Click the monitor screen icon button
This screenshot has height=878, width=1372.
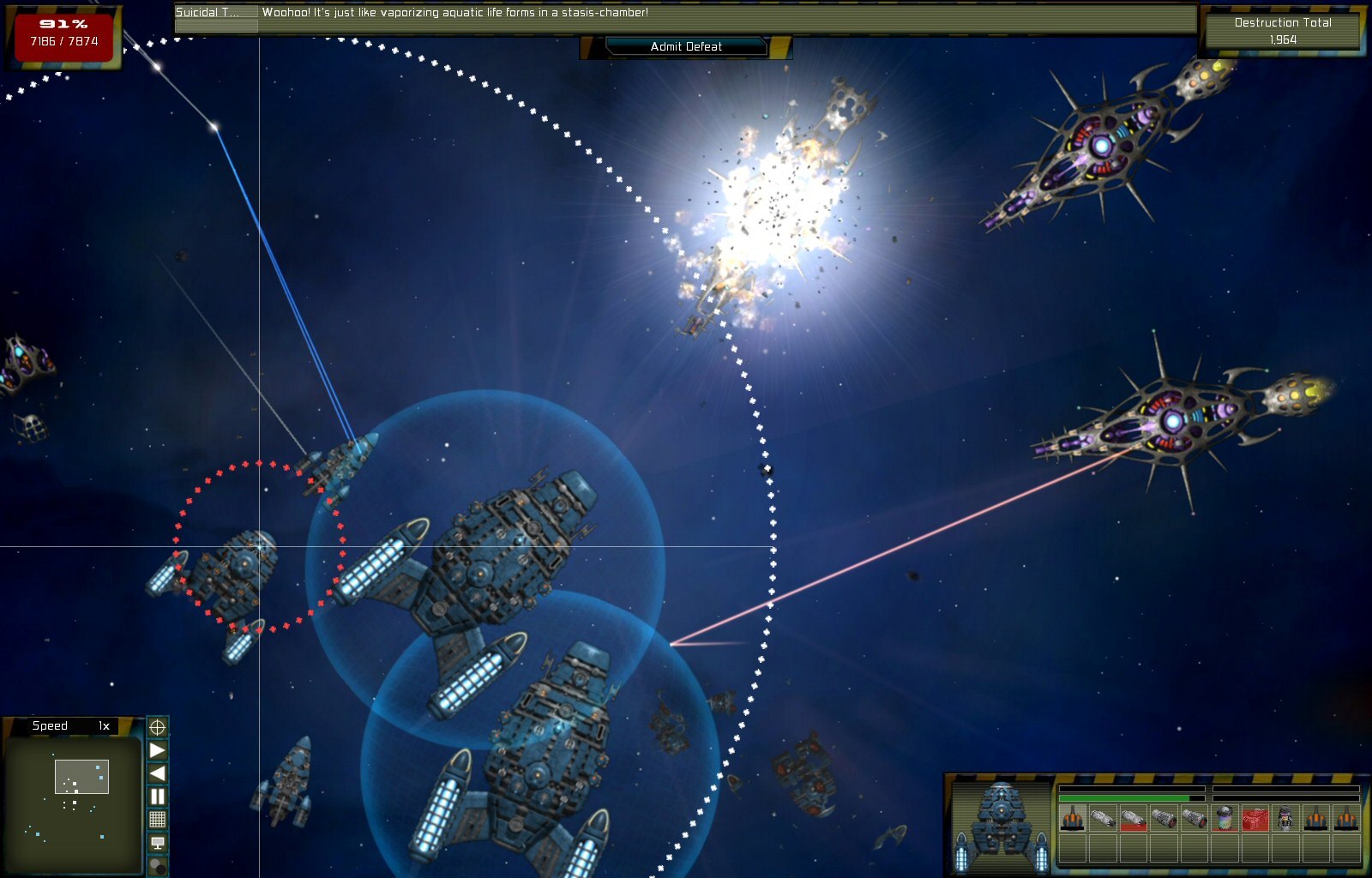(x=158, y=843)
